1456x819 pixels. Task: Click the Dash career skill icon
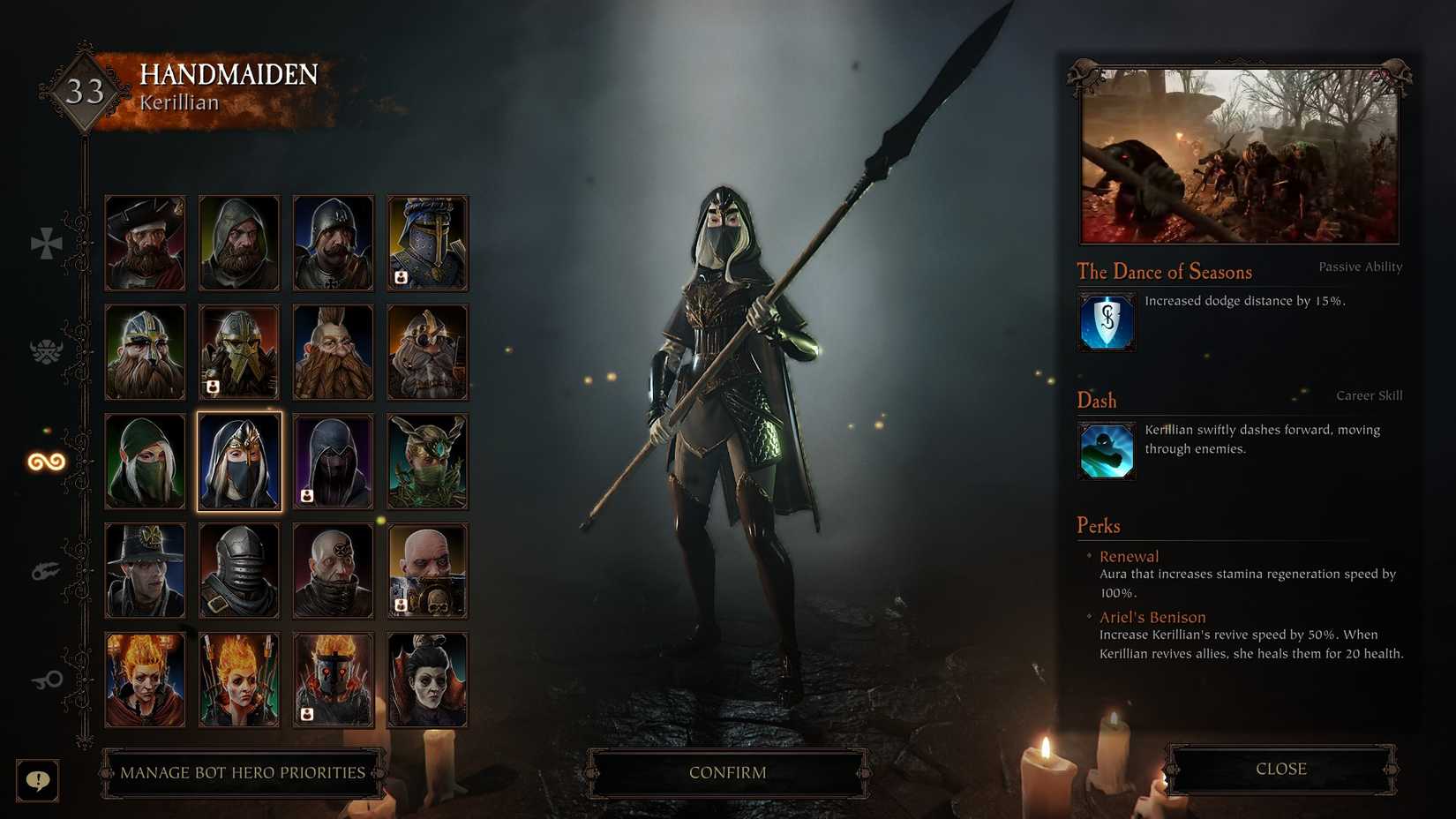click(1106, 450)
